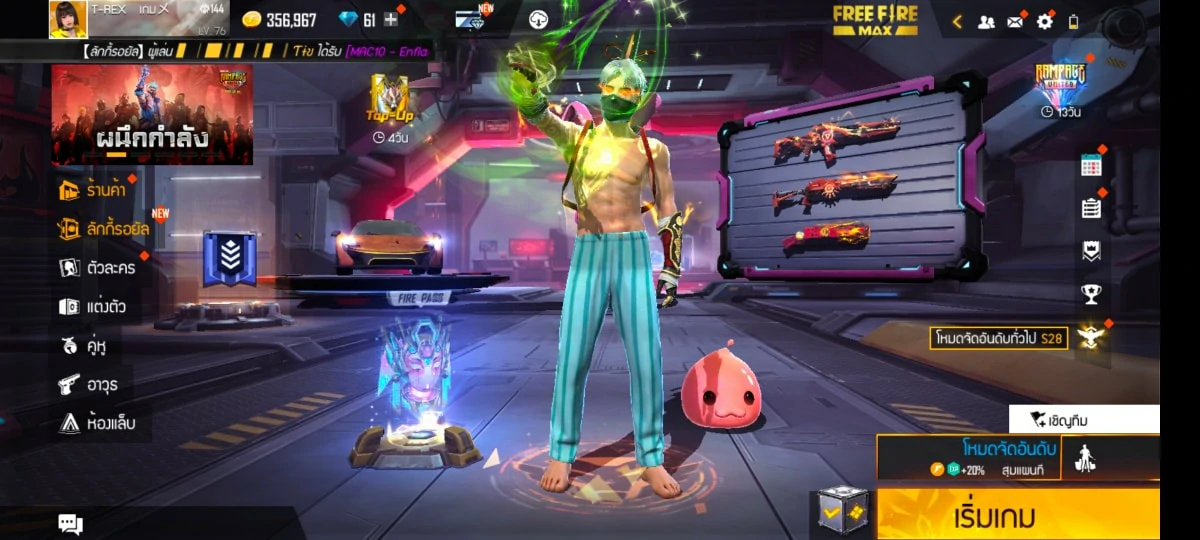Screen dimensions: 1200x540
Task: Open the Fire Pass badge
Action: click(x=223, y=258)
